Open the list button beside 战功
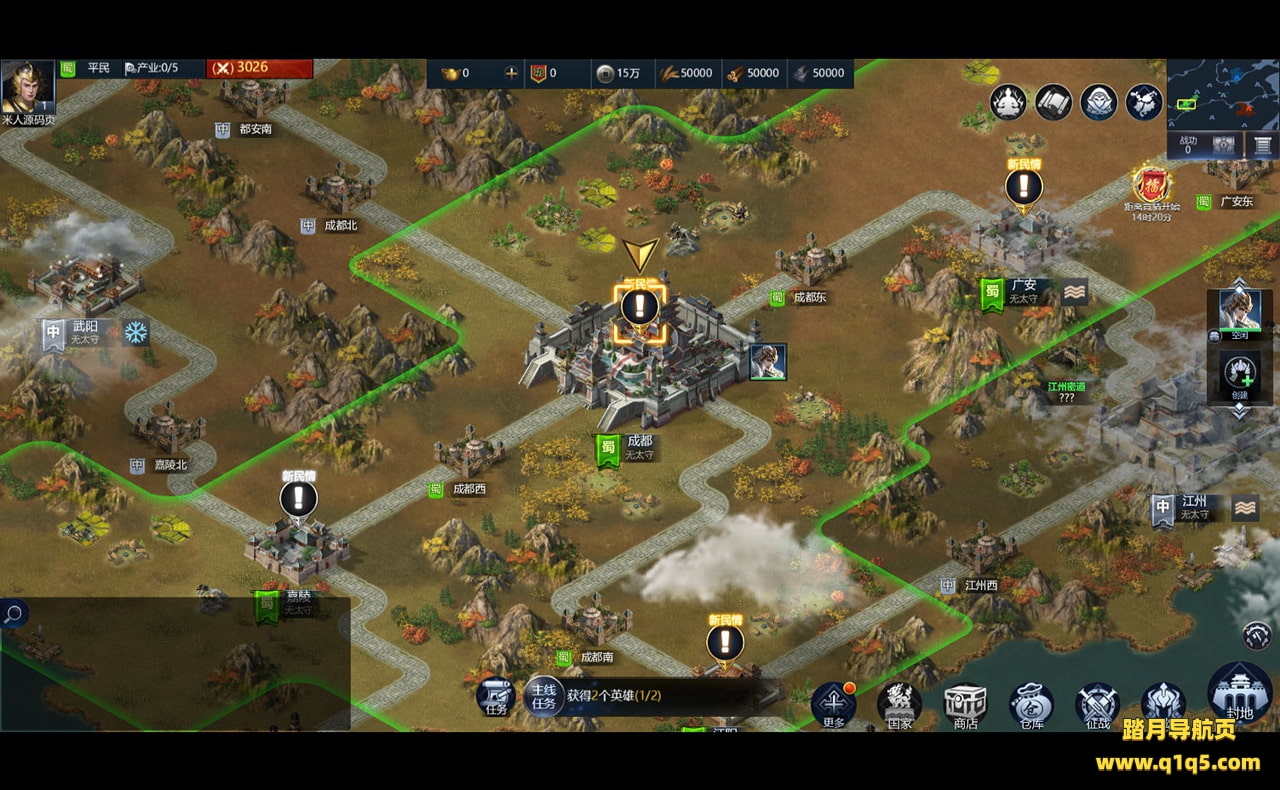Image resolution: width=1280 pixels, height=790 pixels. [x=1263, y=145]
